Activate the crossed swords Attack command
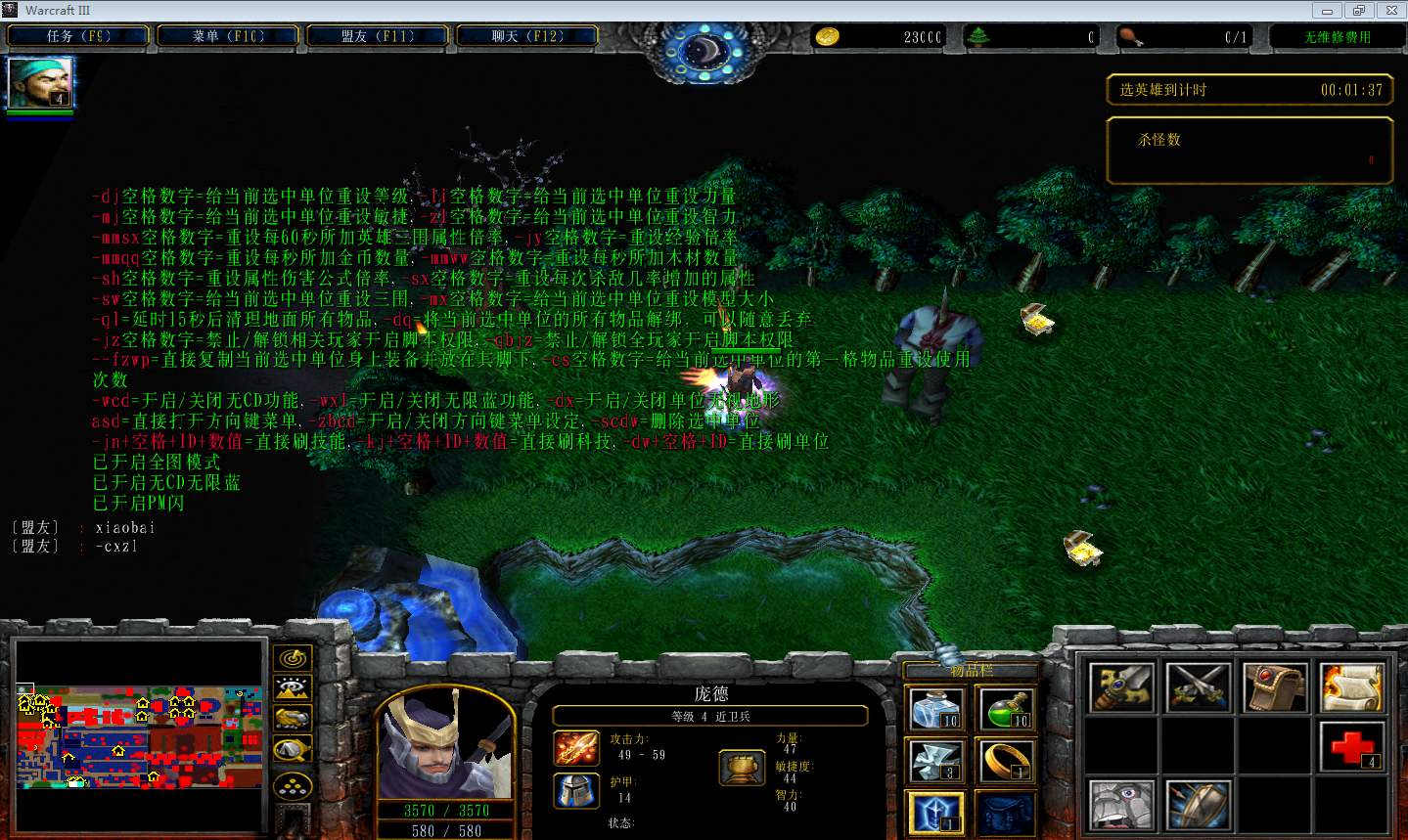Viewport: 1408px width, 840px height. pyautogui.click(x=1199, y=686)
